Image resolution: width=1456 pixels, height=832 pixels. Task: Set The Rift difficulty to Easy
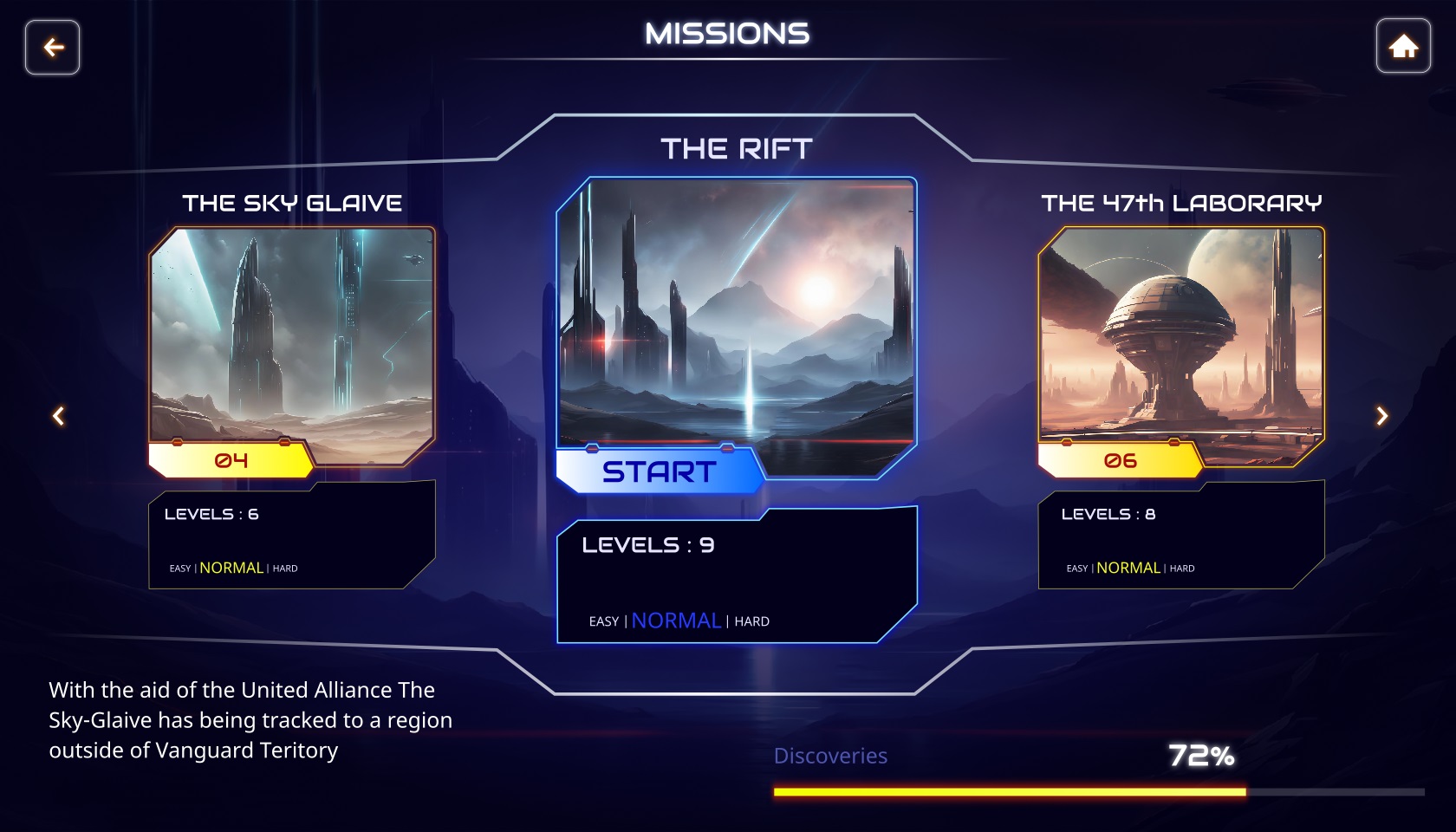[603, 621]
